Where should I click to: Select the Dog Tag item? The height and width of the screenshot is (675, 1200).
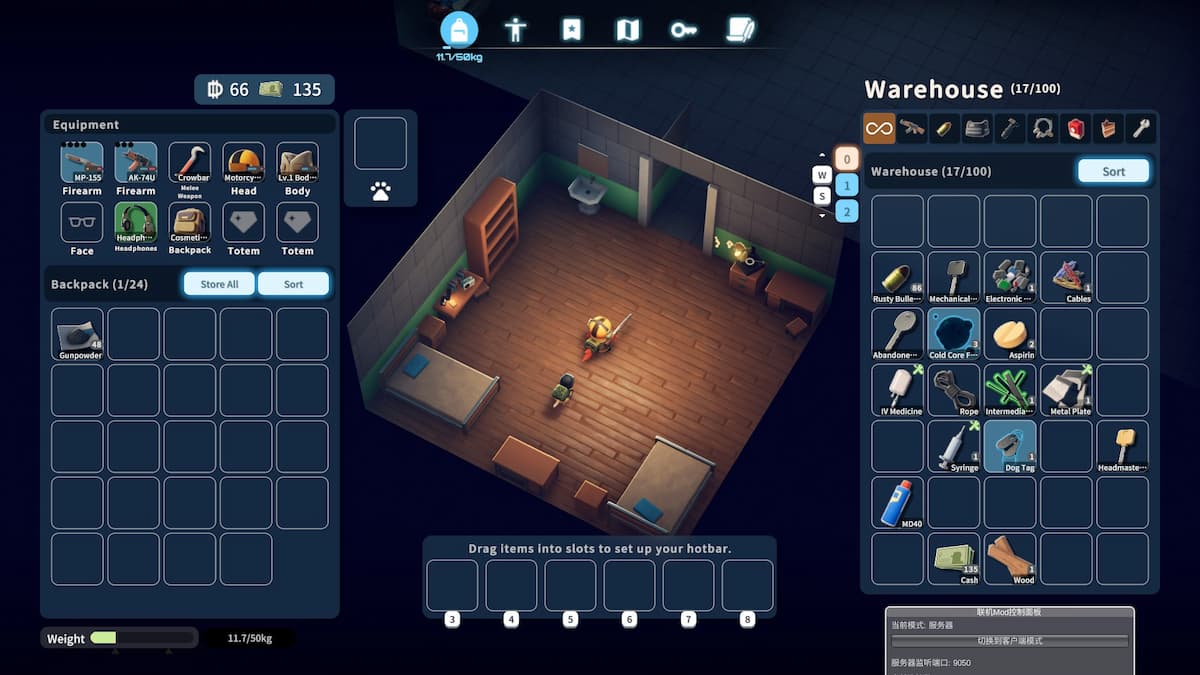[1009, 446]
